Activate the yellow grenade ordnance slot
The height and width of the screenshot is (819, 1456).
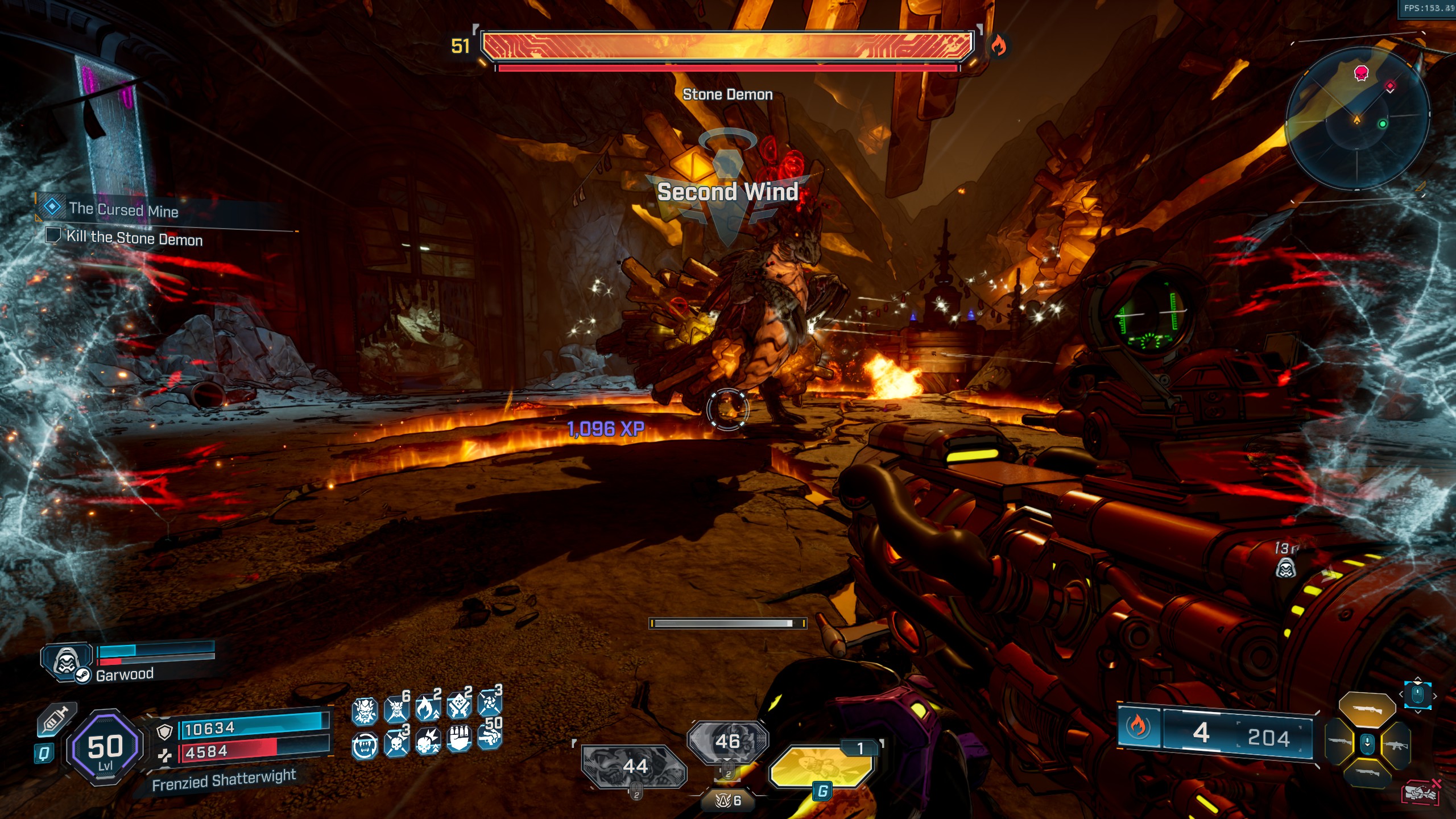[821, 766]
